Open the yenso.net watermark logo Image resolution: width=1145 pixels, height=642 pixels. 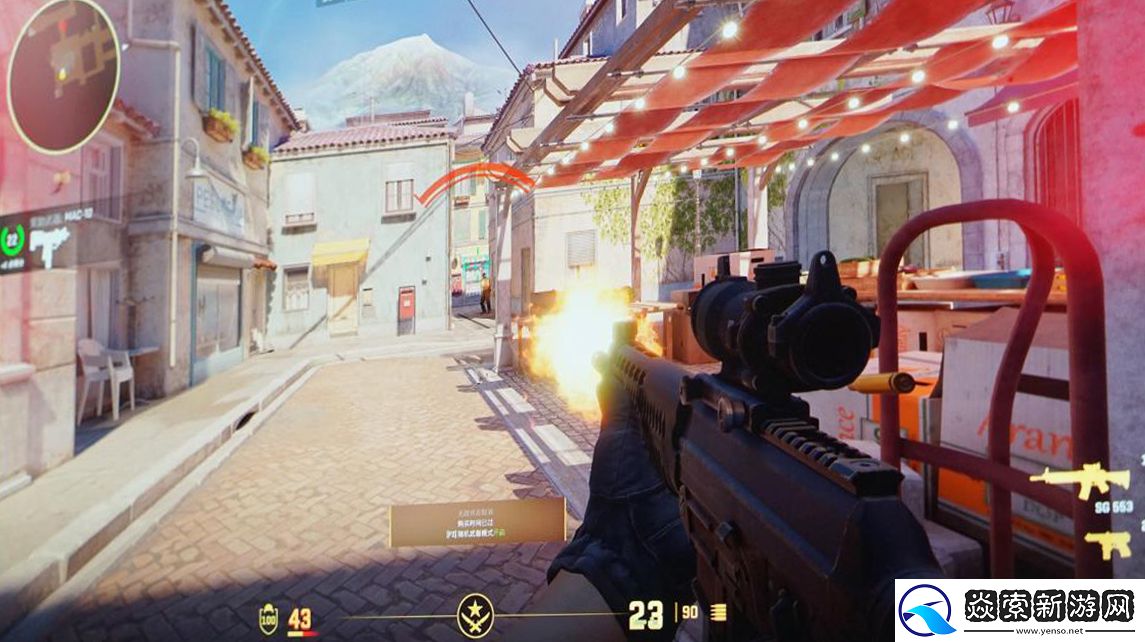coord(1018,609)
